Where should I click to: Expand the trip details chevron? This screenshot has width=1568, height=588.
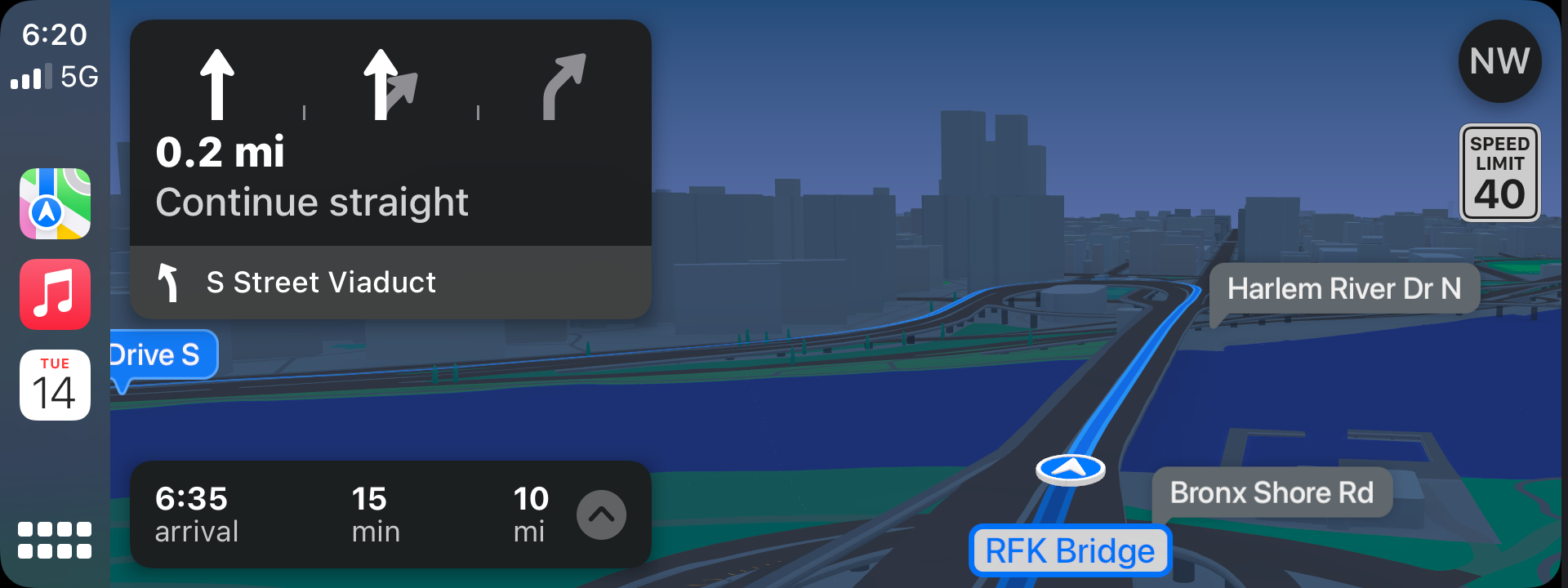point(601,514)
